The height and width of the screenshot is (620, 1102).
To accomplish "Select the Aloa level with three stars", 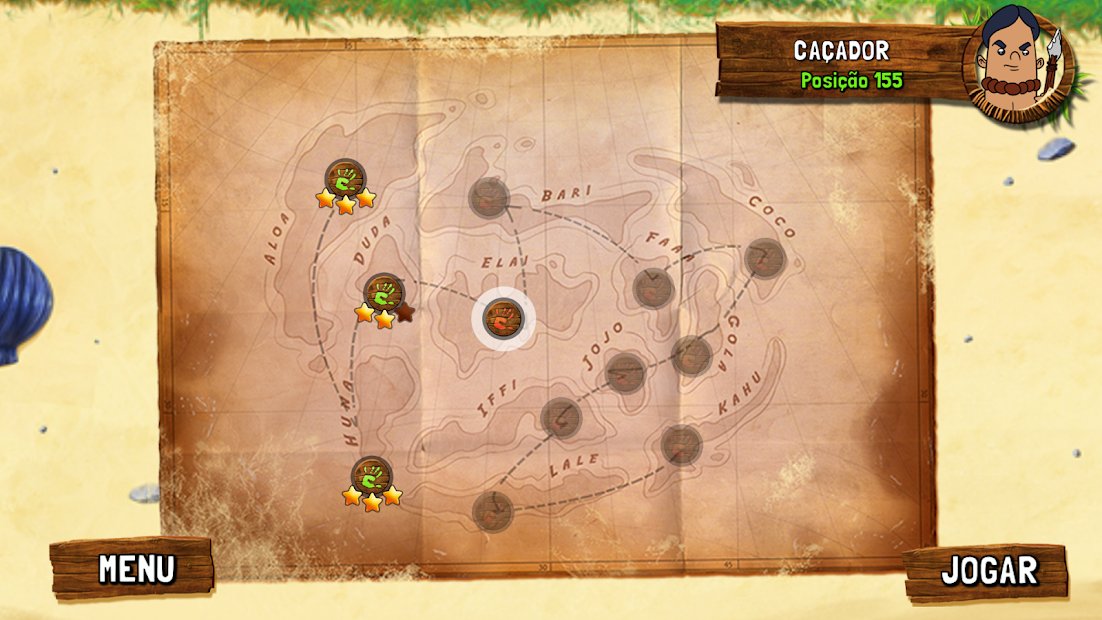I will pyautogui.click(x=345, y=180).
